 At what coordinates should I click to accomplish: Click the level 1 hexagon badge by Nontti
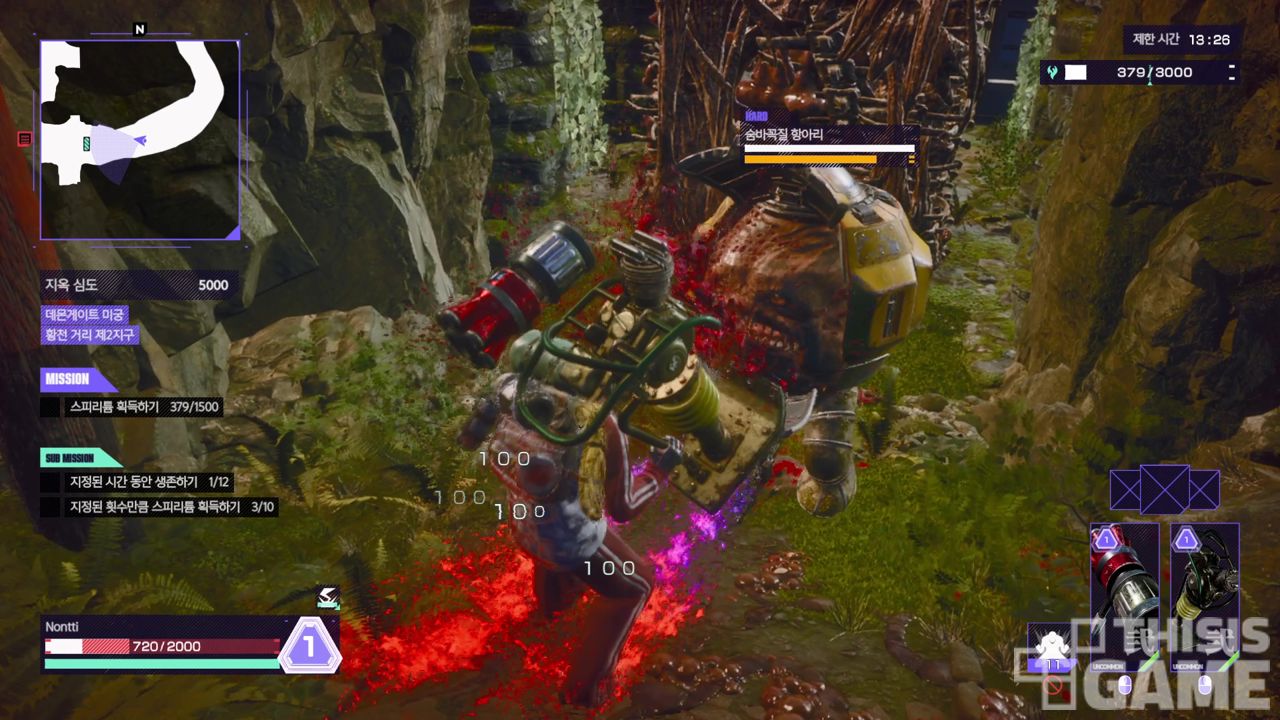coord(310,646)
